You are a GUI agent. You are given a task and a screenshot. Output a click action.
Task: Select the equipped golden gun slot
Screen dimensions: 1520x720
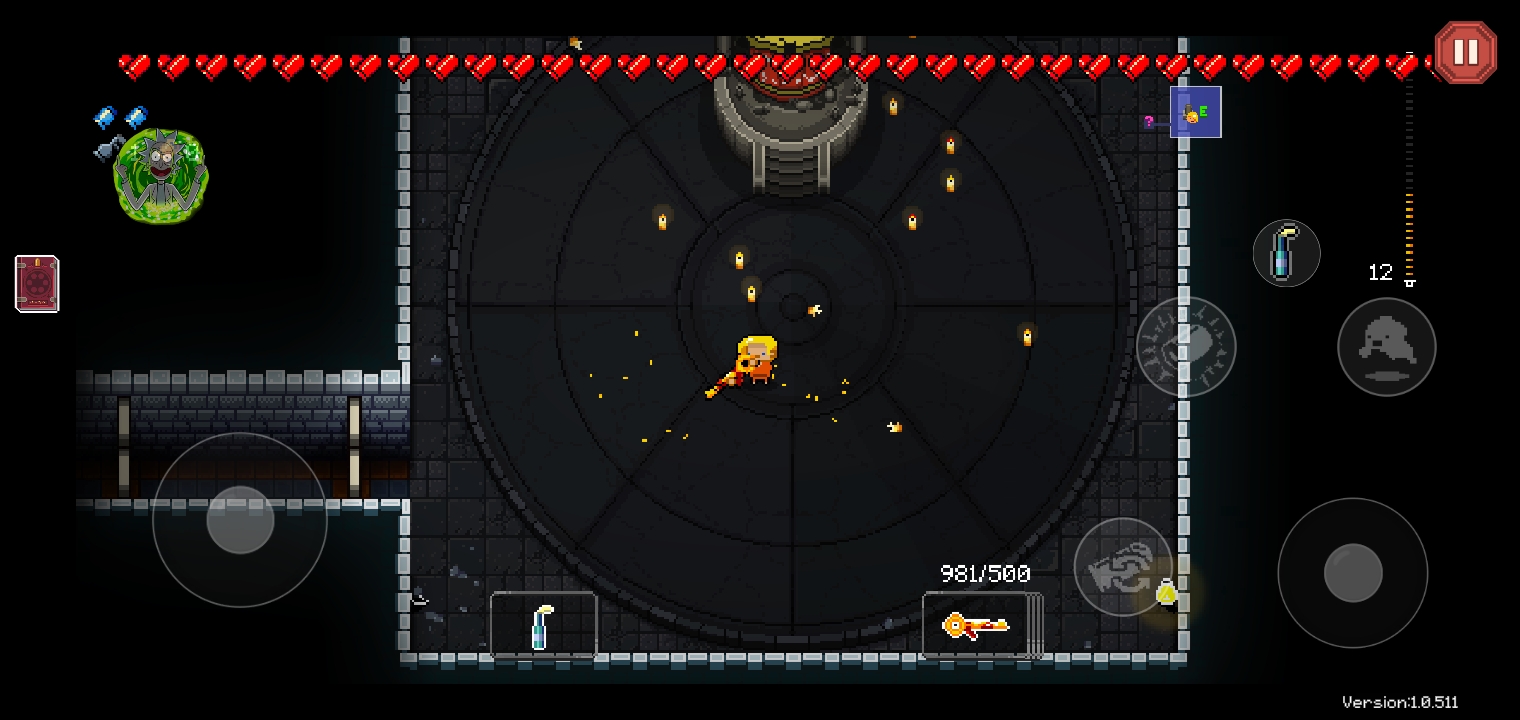click(976, 626)
